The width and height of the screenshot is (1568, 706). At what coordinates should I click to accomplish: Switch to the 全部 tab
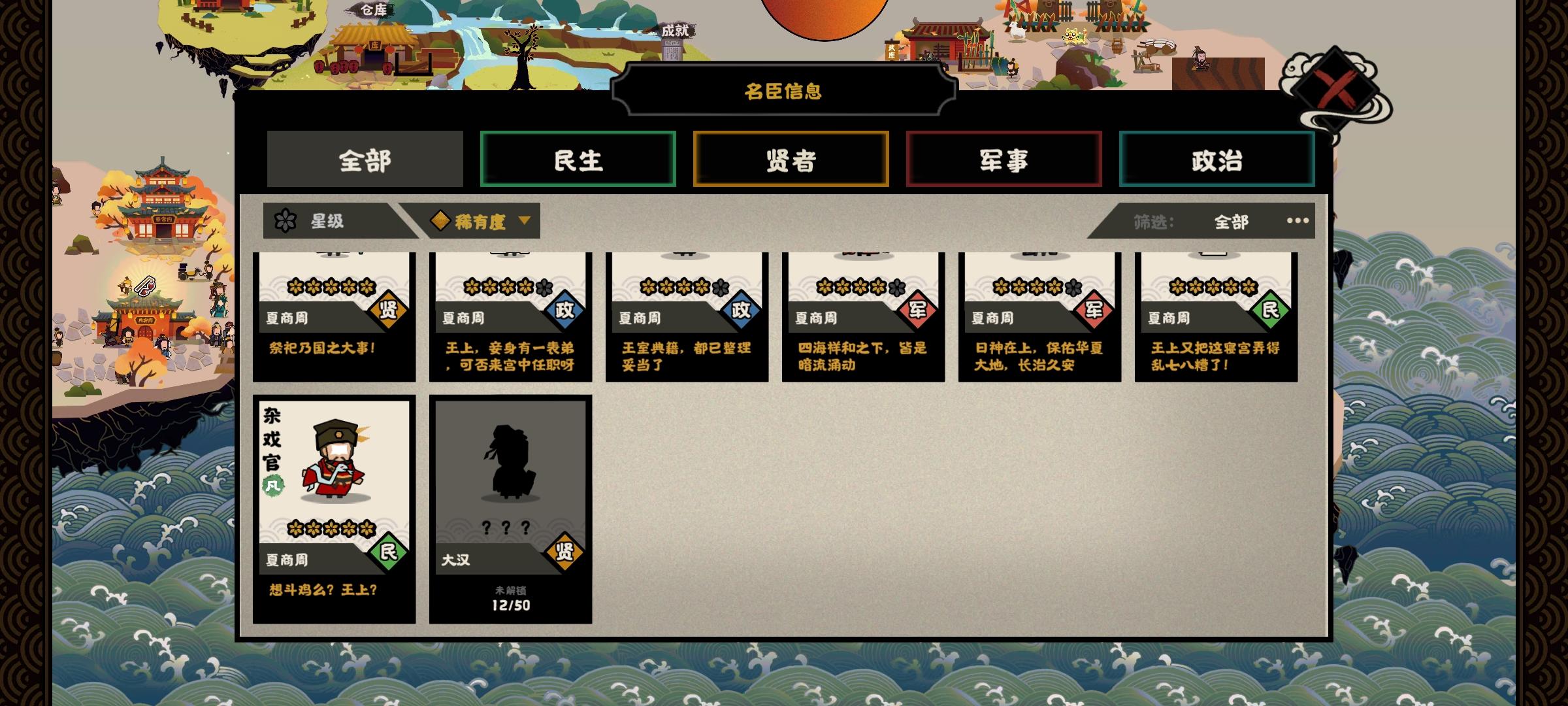click(365, 159)
